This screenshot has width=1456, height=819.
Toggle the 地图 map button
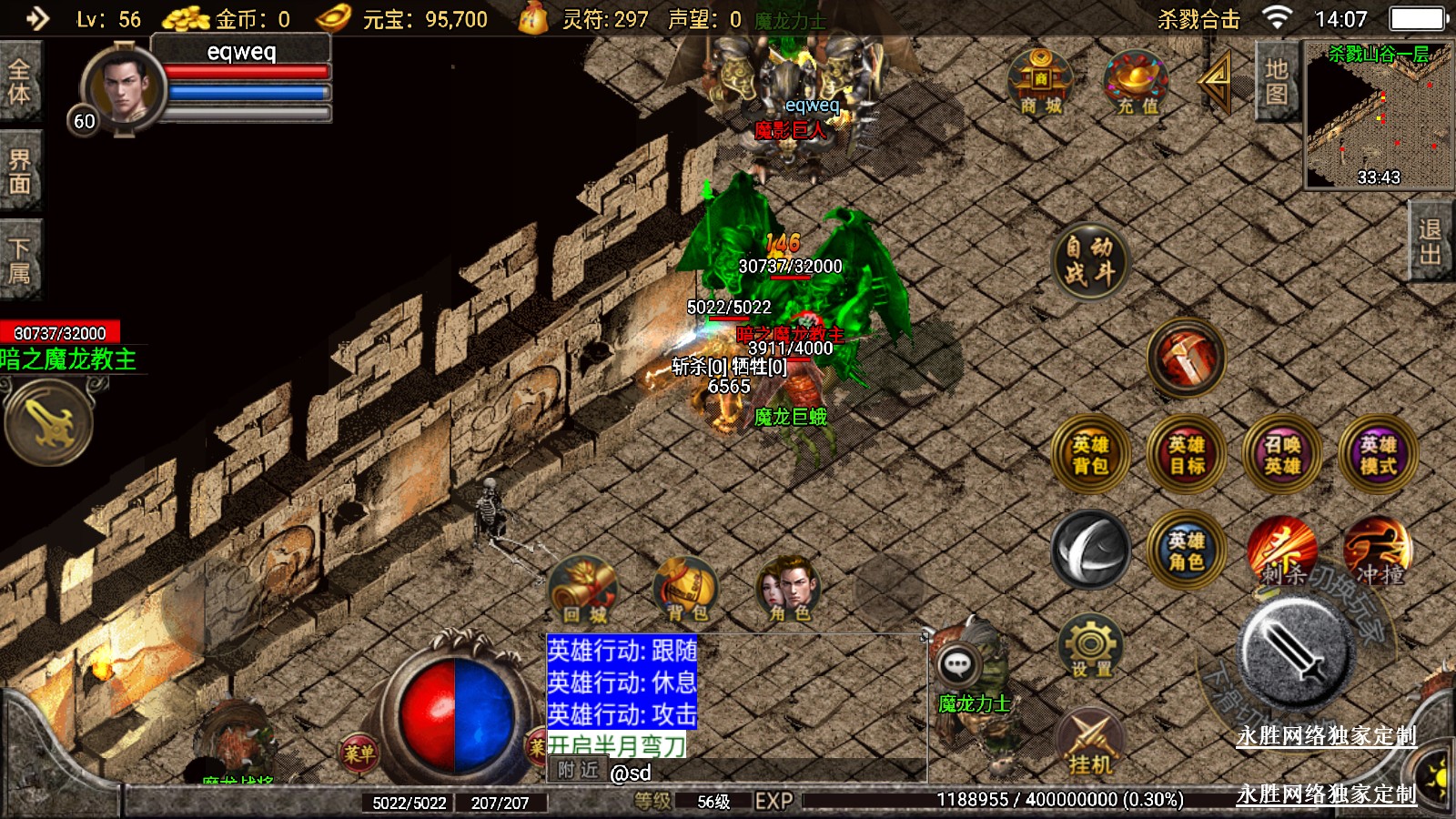pyautogui.click(x=1276, y=82)
